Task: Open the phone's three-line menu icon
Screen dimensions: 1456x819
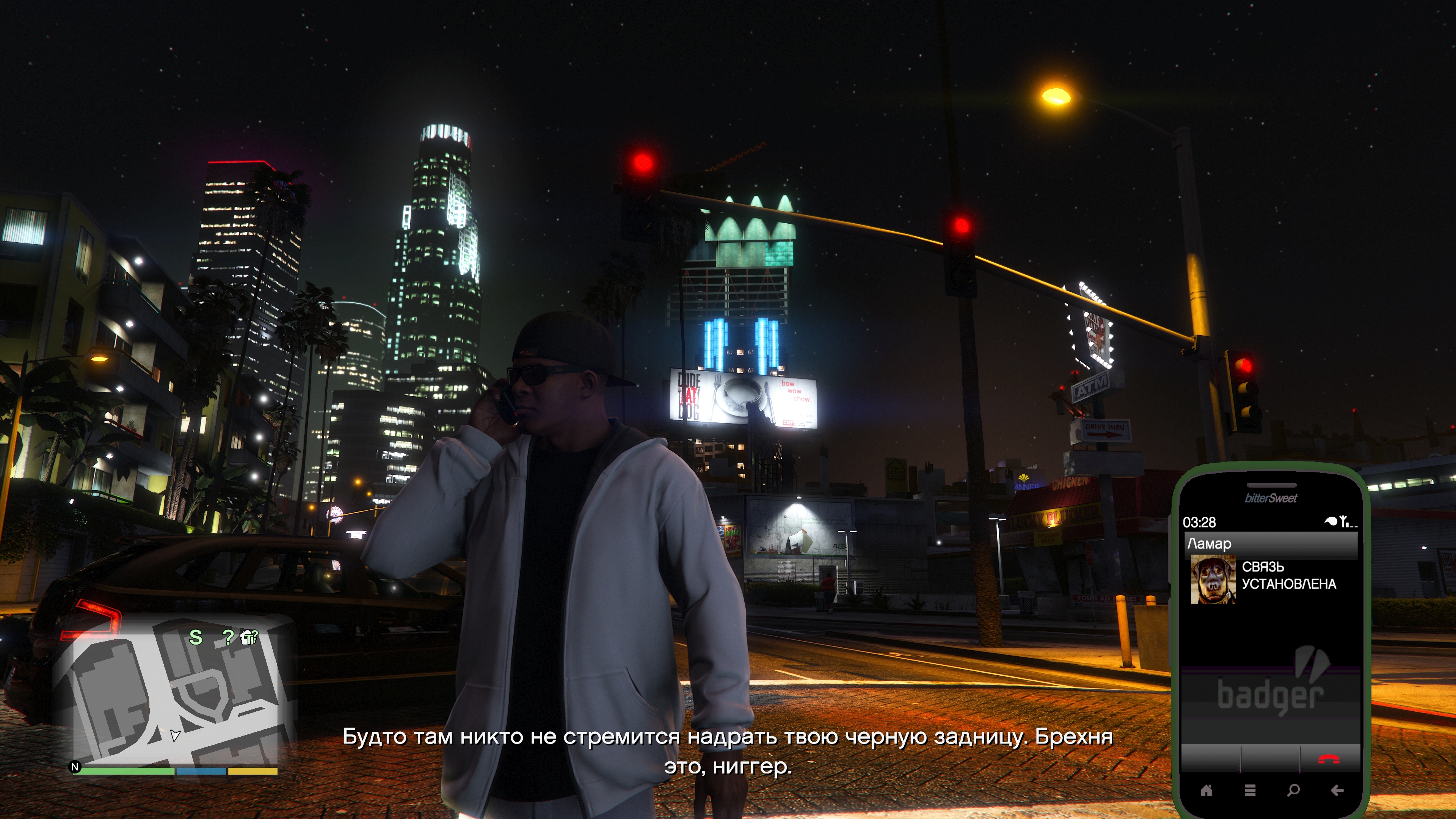Action: (x=1250, y=790)
